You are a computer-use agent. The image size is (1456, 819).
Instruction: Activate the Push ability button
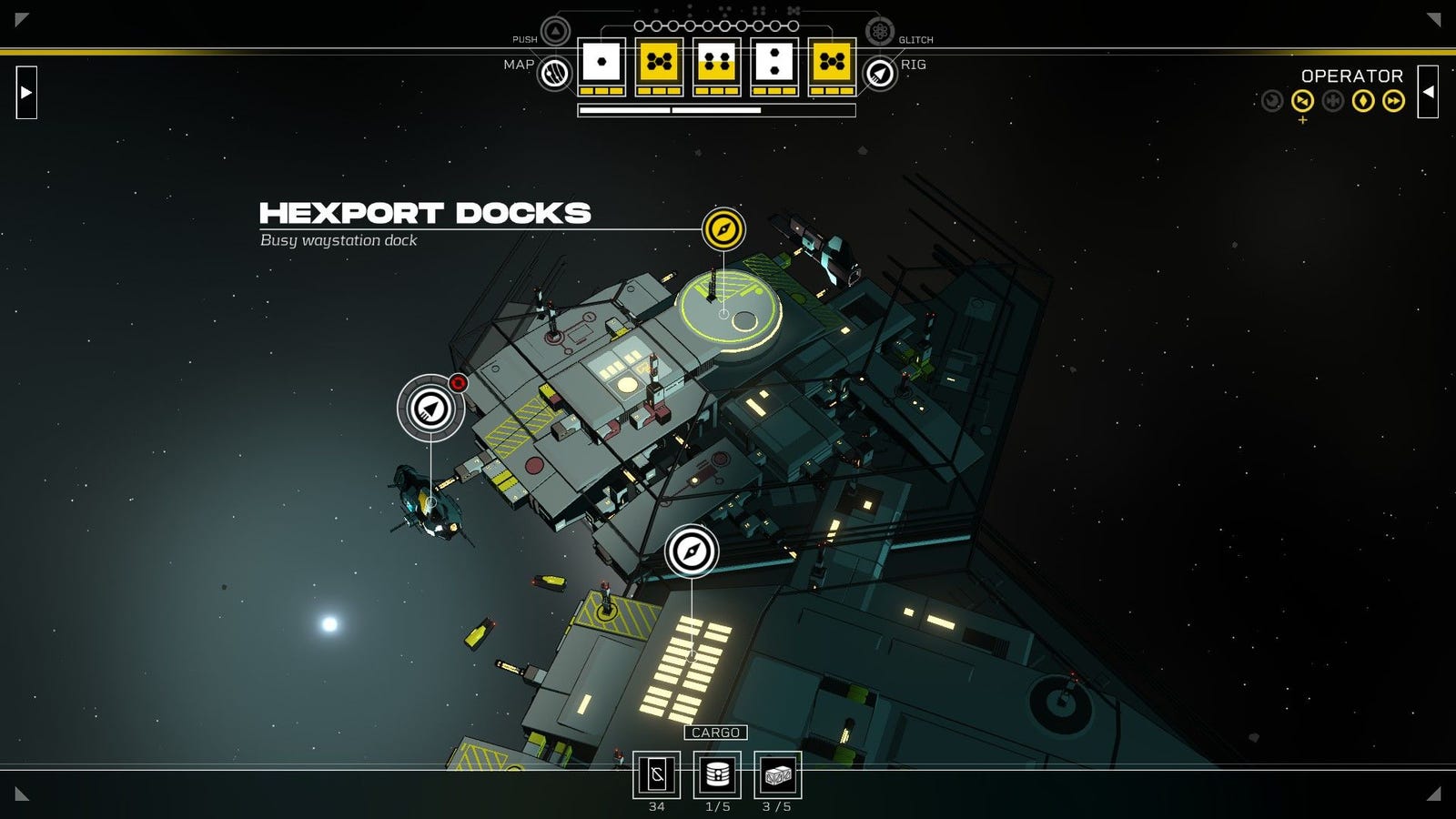[x=555, y=32]
